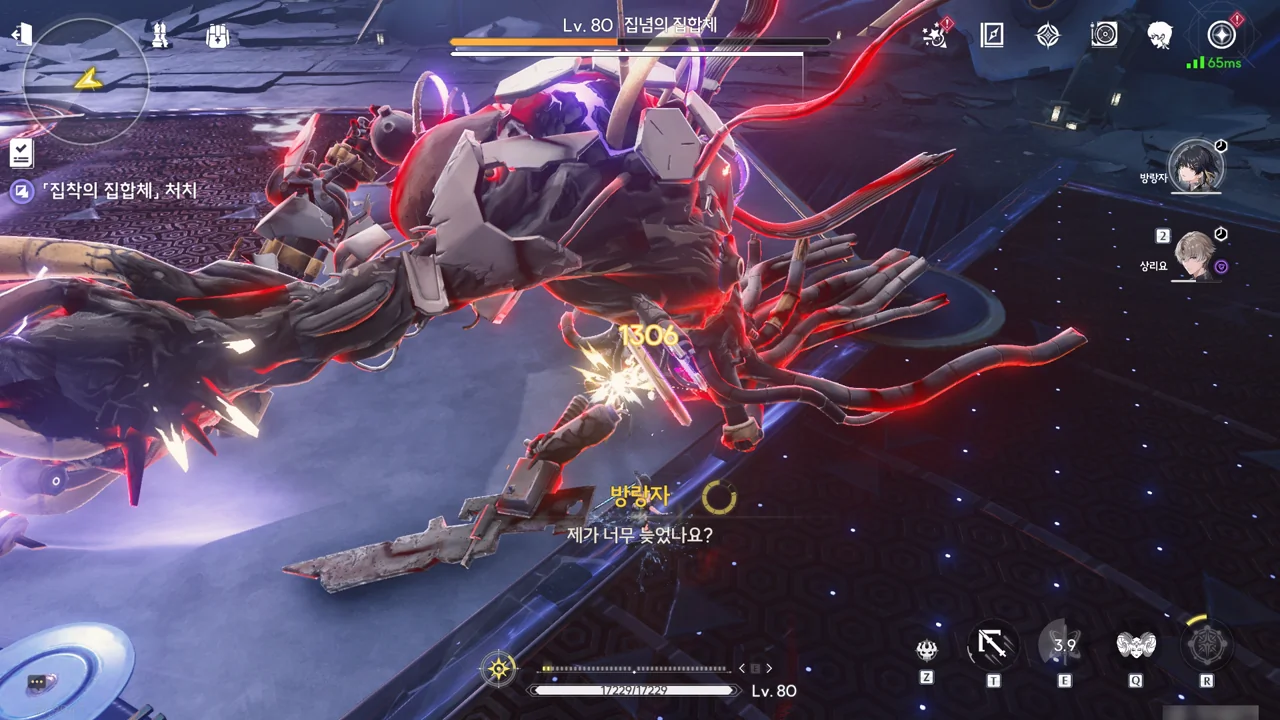Viewport: 1280px width, 720px height.
Task: Open the backpack inventory icon
Action: click(x=218, y=36)
